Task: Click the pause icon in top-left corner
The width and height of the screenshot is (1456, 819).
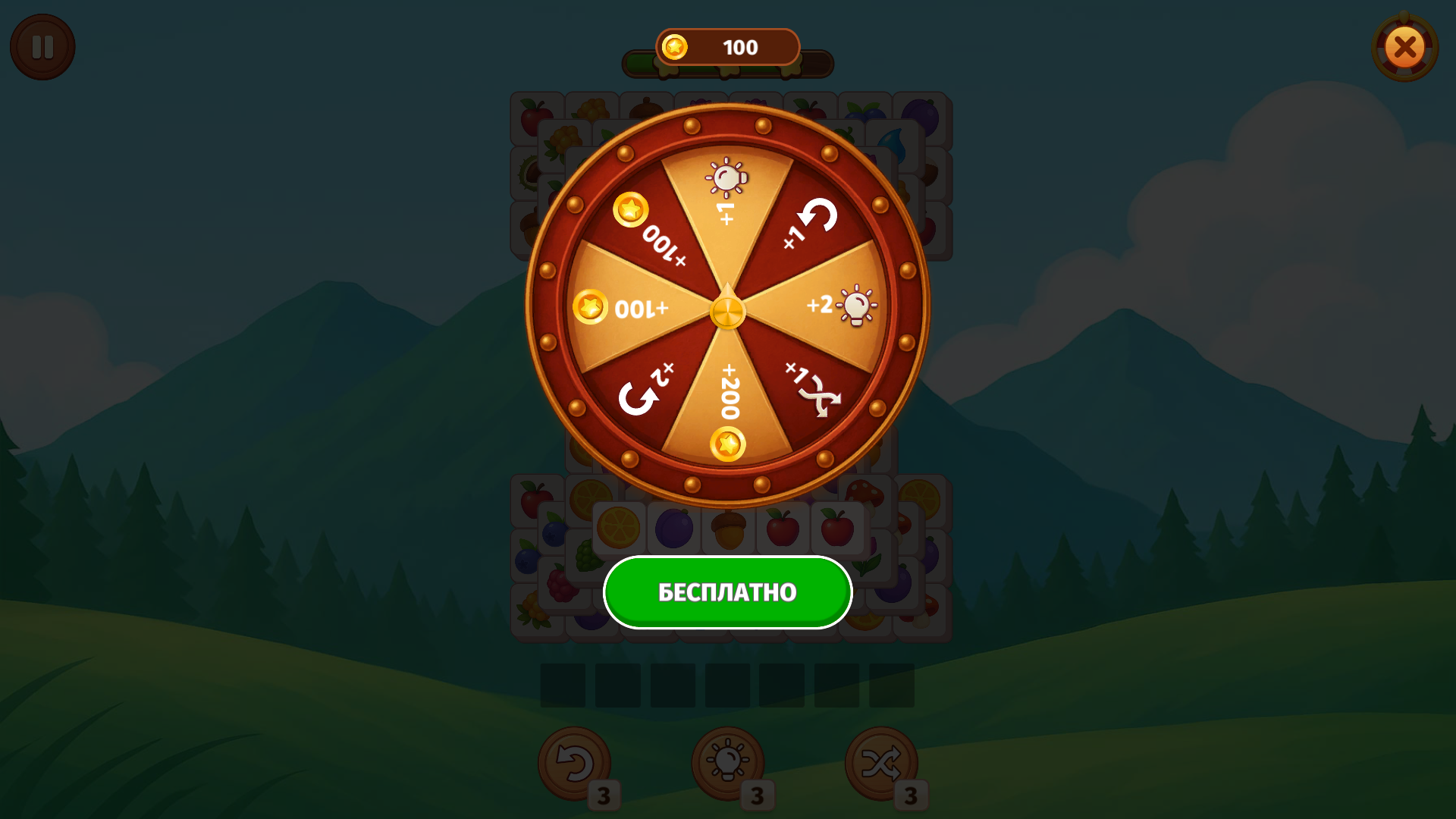Action: click(x=42, y=46)
